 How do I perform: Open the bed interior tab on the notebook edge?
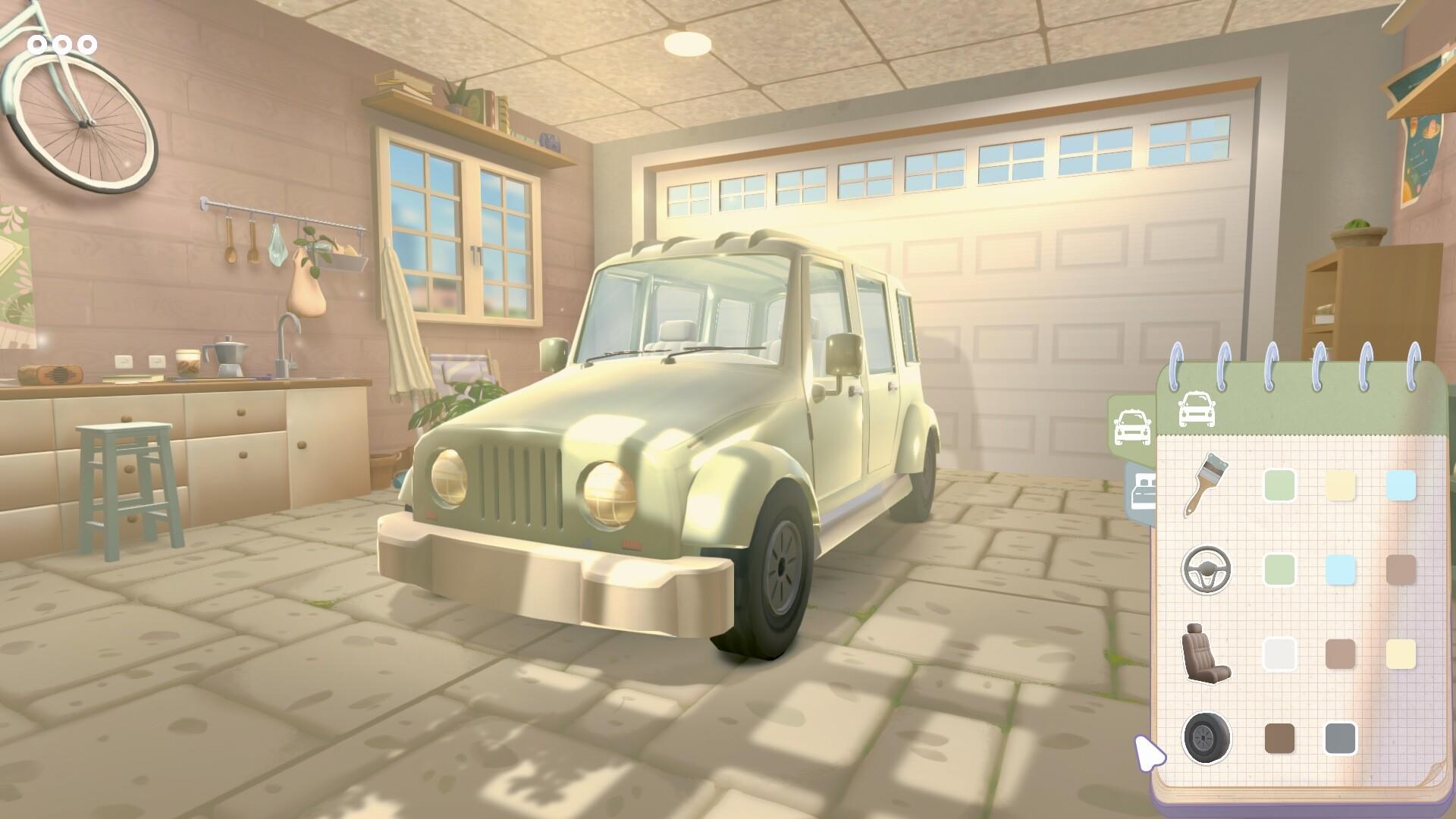pos(1142,489)
